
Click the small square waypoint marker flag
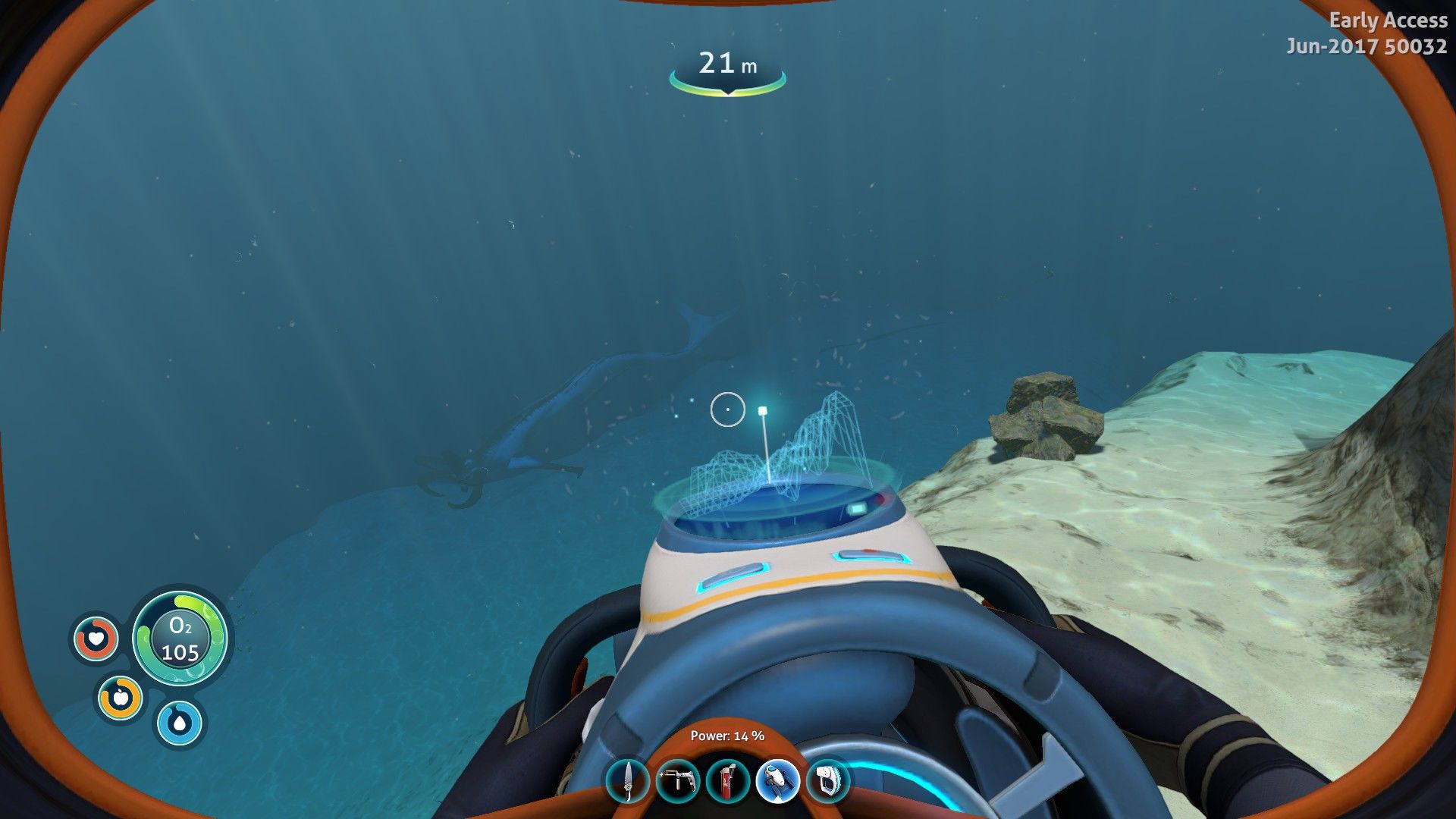coord(763,410)
